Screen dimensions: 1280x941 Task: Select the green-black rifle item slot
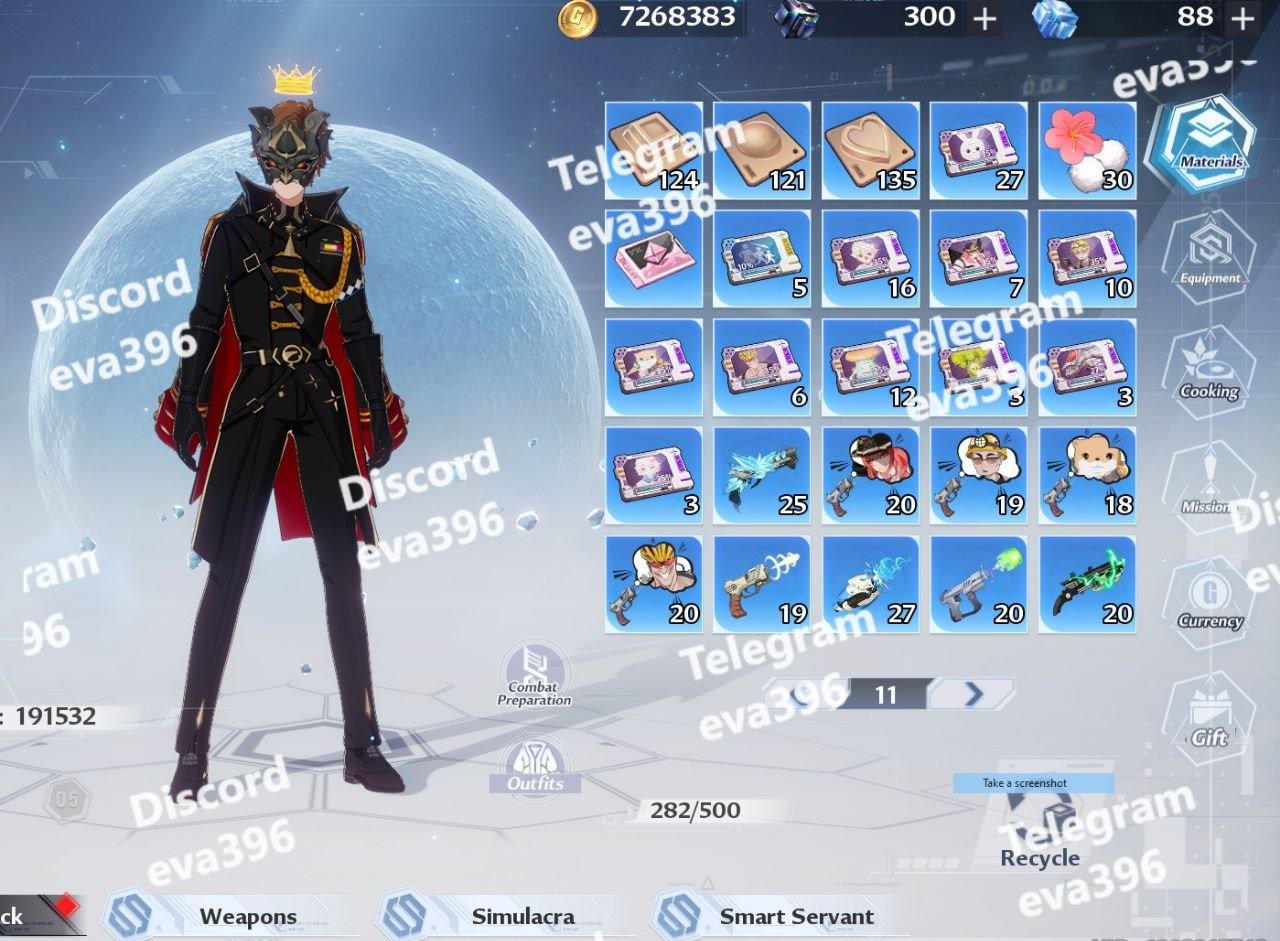pyautogui.click(x=1087, y=584)
